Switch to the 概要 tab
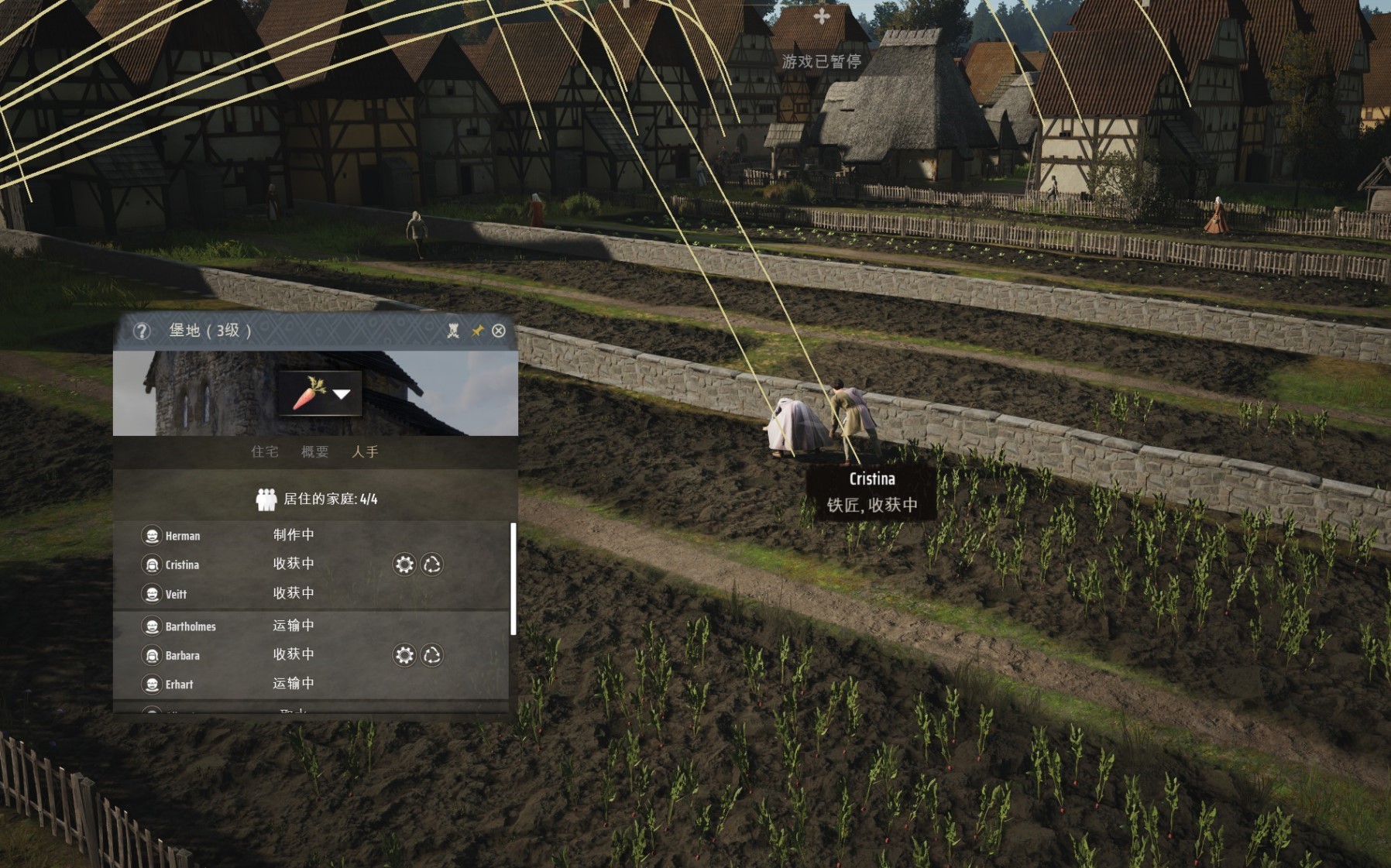 pos(314,451)
